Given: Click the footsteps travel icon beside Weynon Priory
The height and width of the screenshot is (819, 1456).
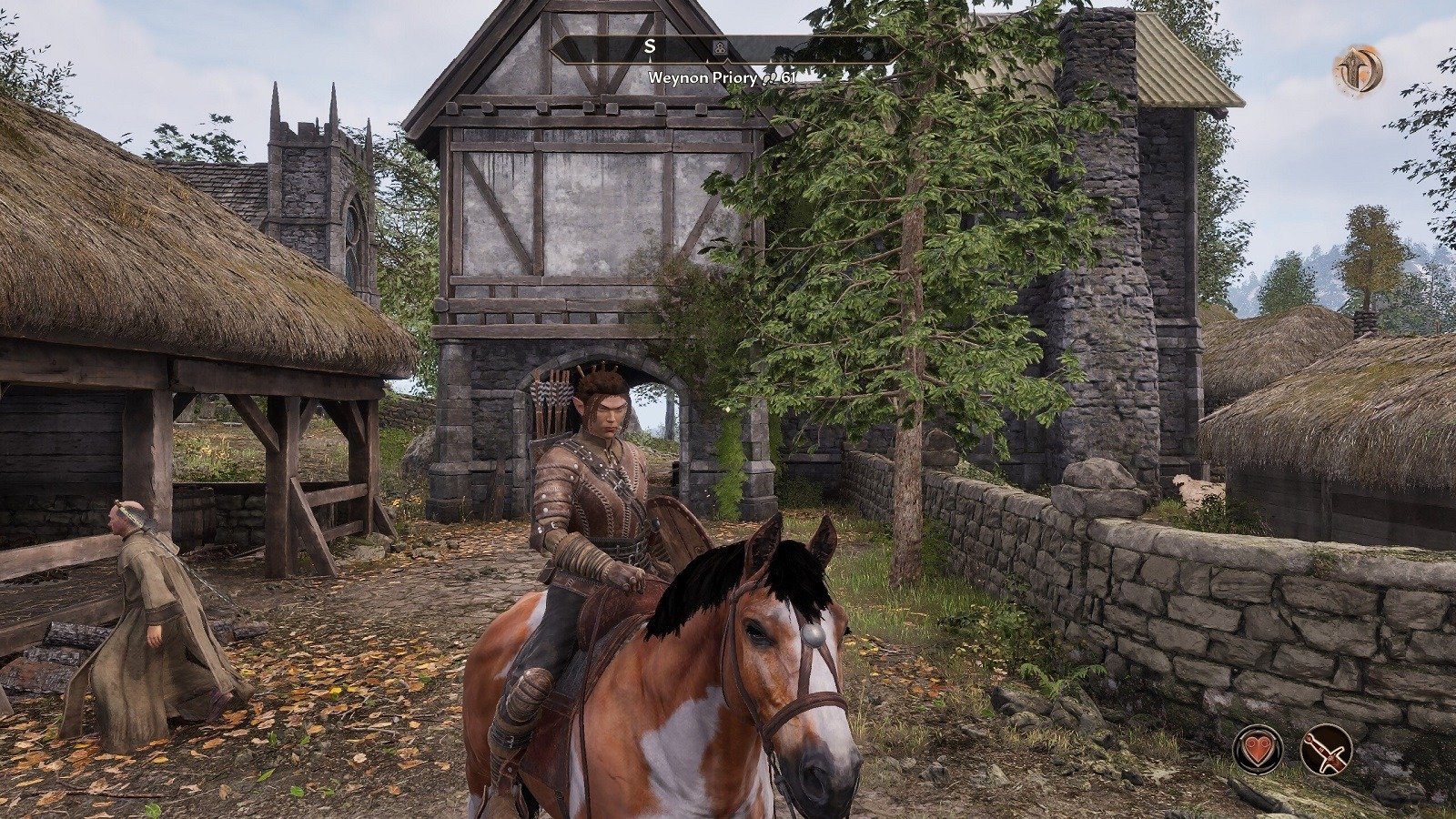Looking at the screenshot, I should (x=770, y=78).
